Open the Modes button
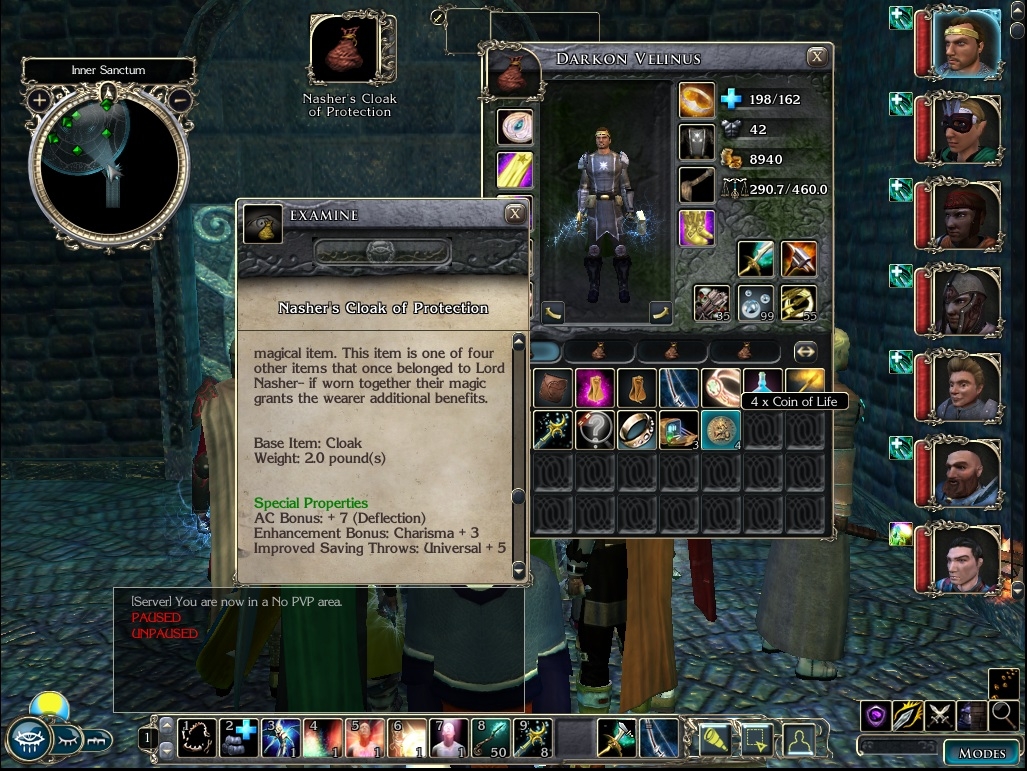 [981, 753]
